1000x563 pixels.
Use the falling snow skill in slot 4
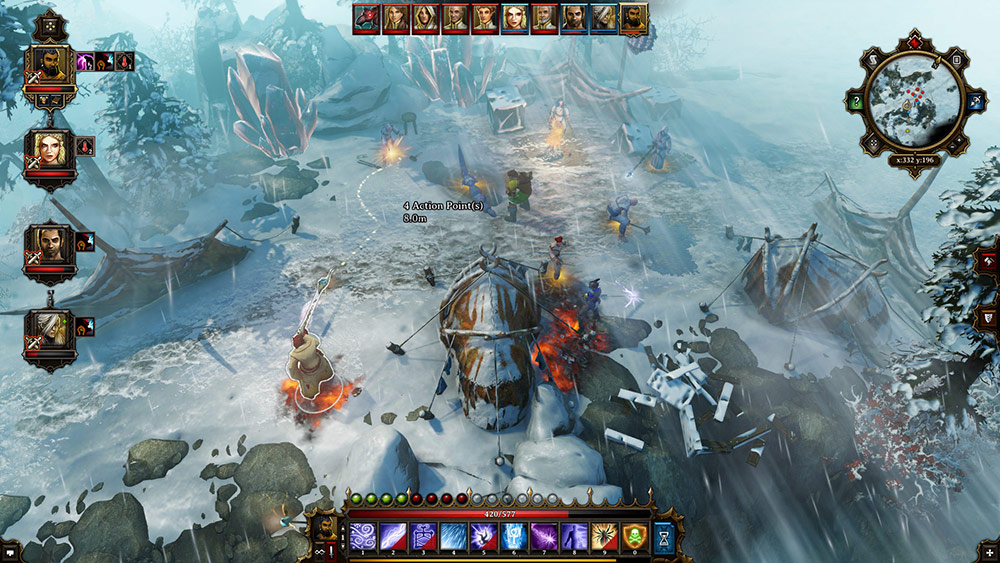[452, 537]
